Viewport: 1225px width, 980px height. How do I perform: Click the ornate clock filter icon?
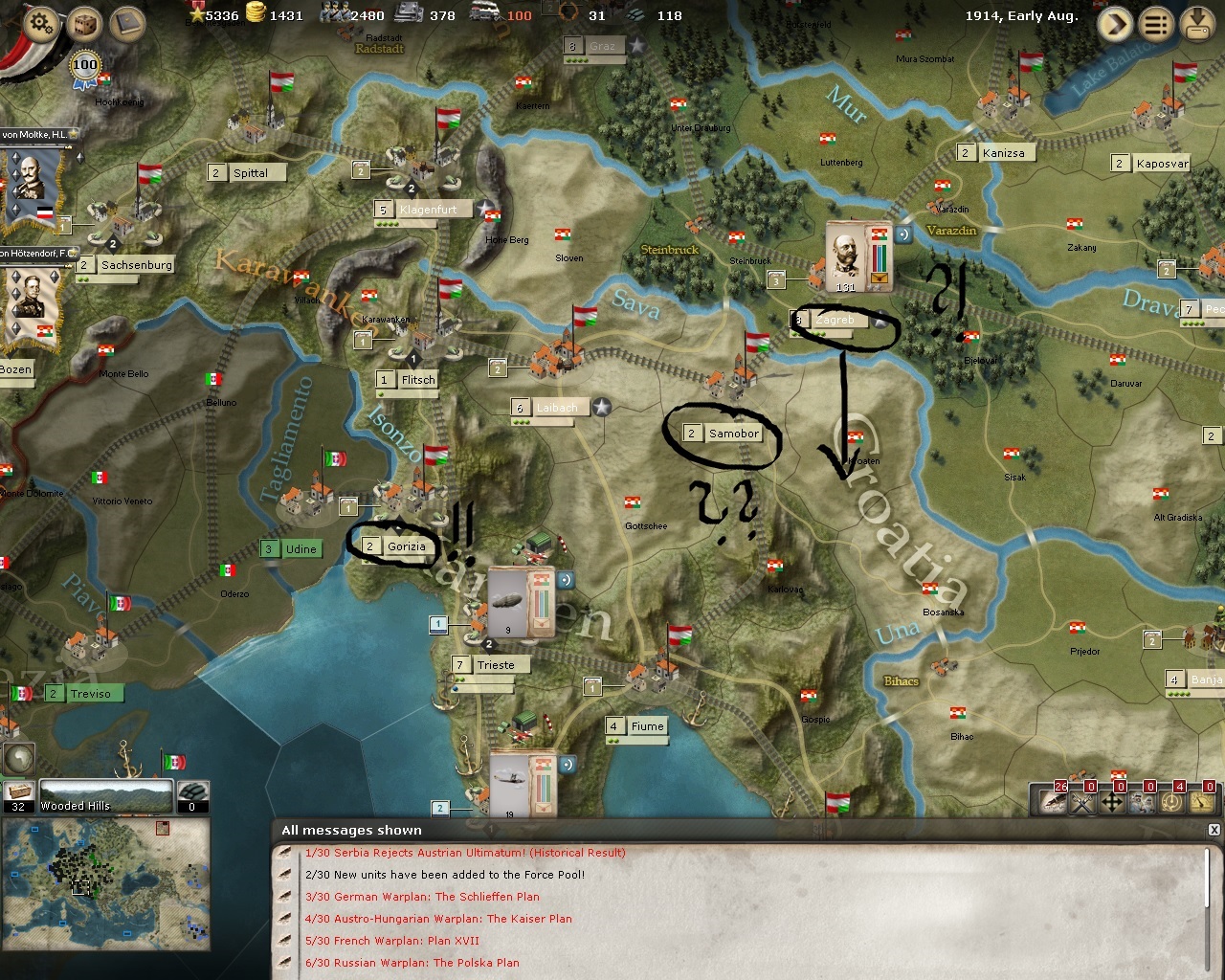pos(1172,800)
